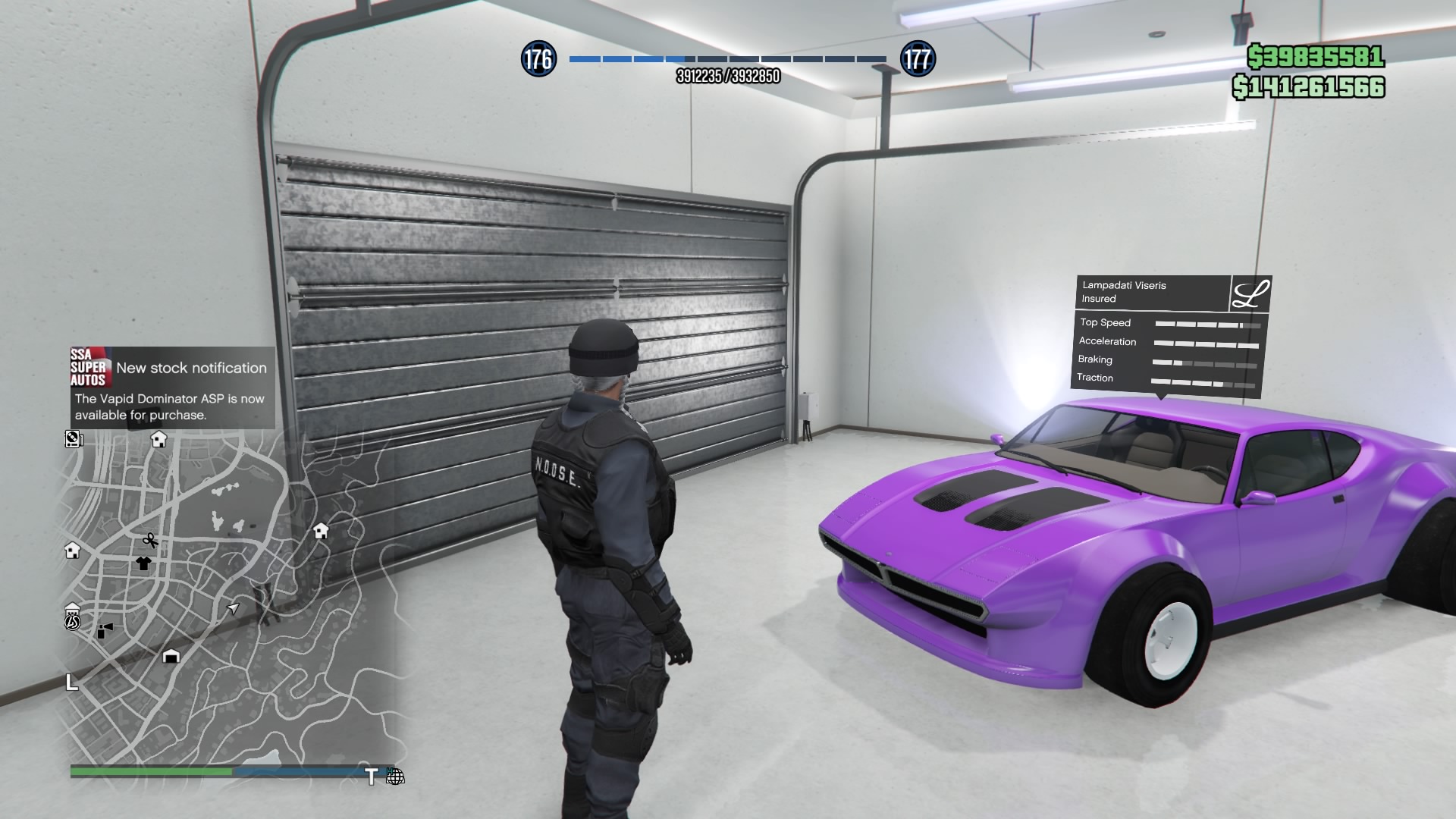Viewport: 1456px width, 819px height.
Task: Select the t-shirt clothing store marker
Action: pyautogui.click(x=143, y=563)
